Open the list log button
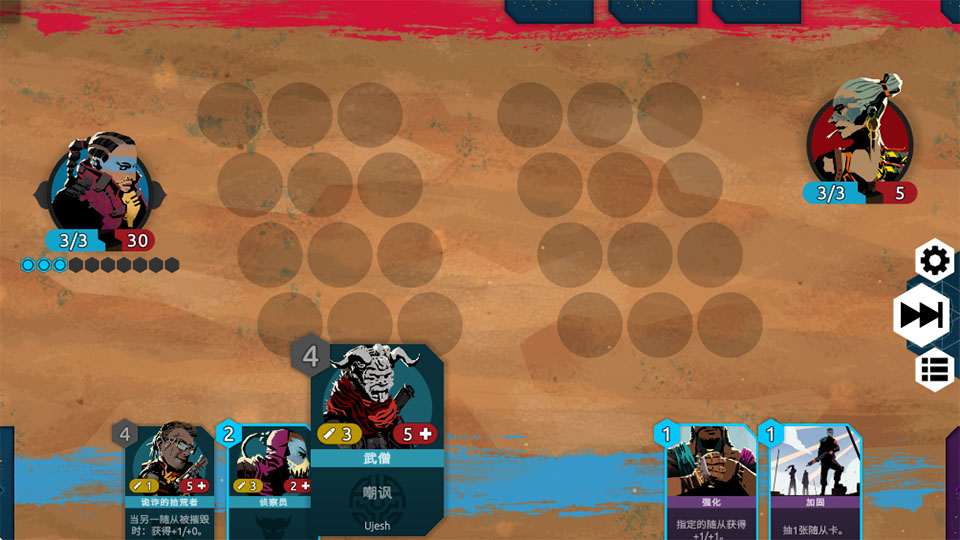Image resolution: width=960 pixels, height=540 pixels. pos(935,370)
